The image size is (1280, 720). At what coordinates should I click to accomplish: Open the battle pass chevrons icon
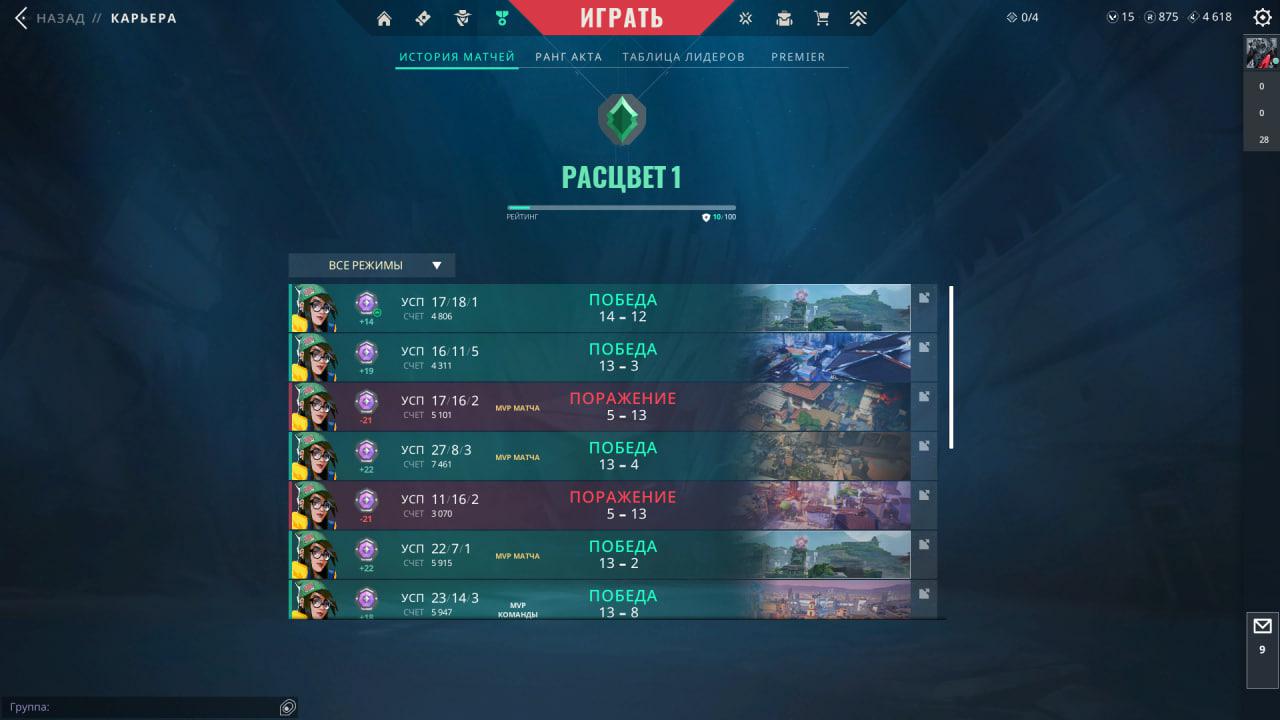click(x=858, y=18)
